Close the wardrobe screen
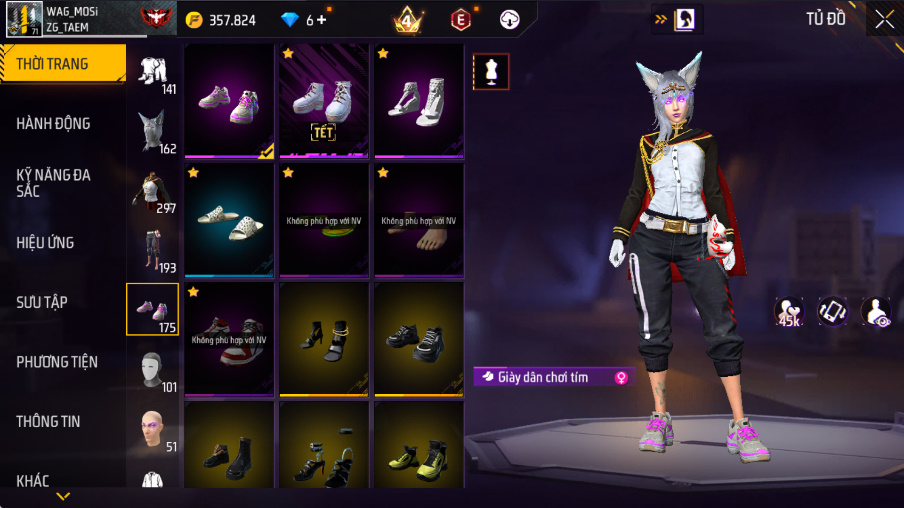Image resolution: width=904 pixels, height=508 pixels. click(885, 19)
